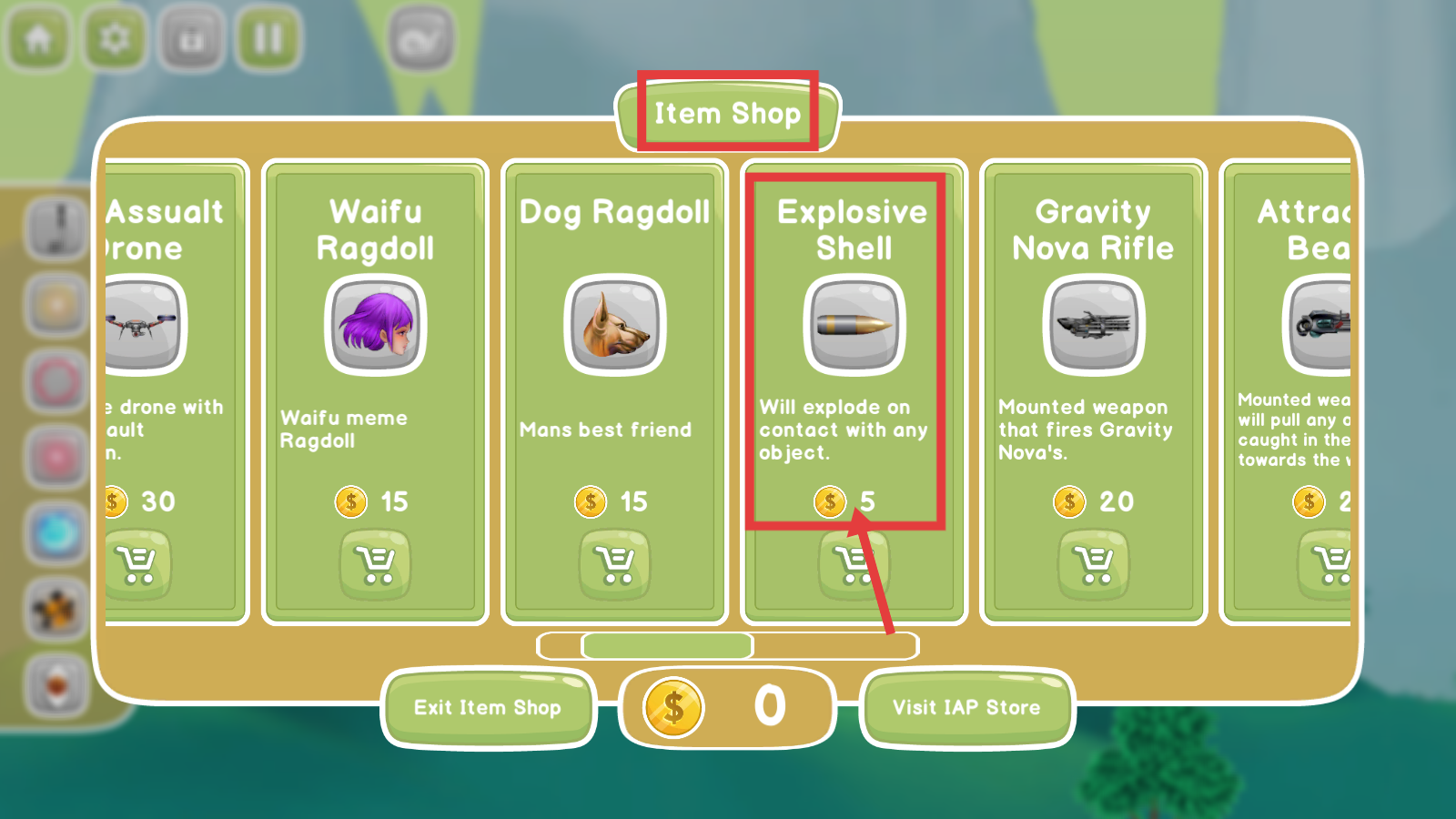The width and height of the screenshot is (1456, 819).
Task: Select the Explosive Shell bullet icon
Action: coord(854,326)
